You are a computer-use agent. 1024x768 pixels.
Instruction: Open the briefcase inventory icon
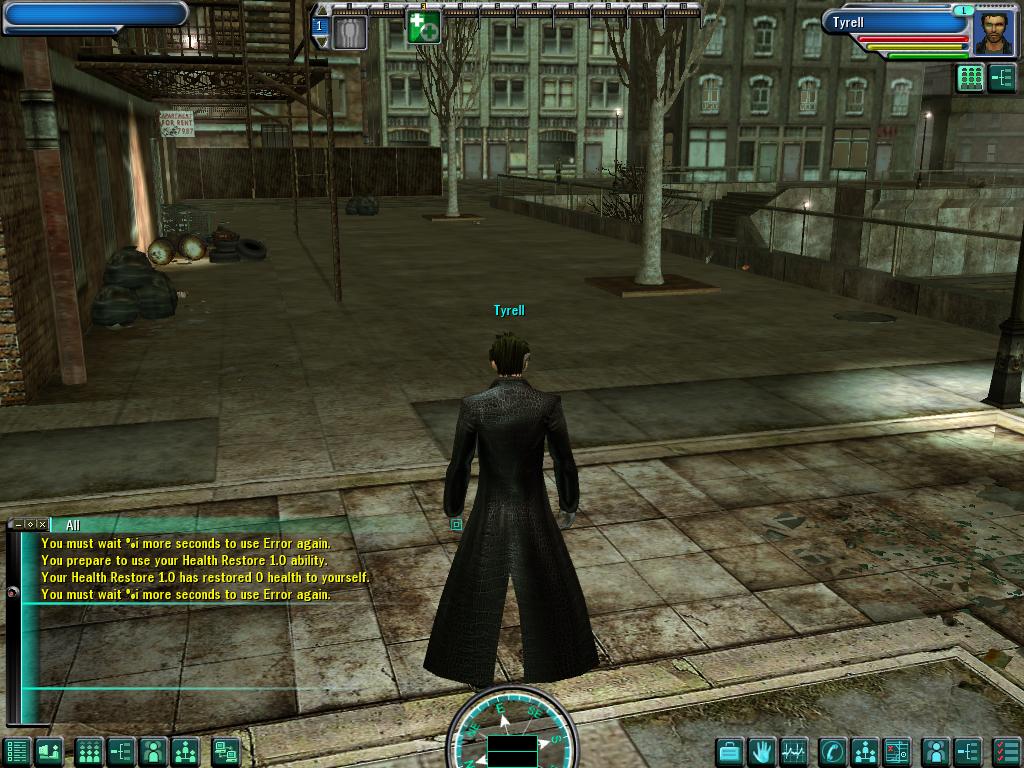point(731,751)
